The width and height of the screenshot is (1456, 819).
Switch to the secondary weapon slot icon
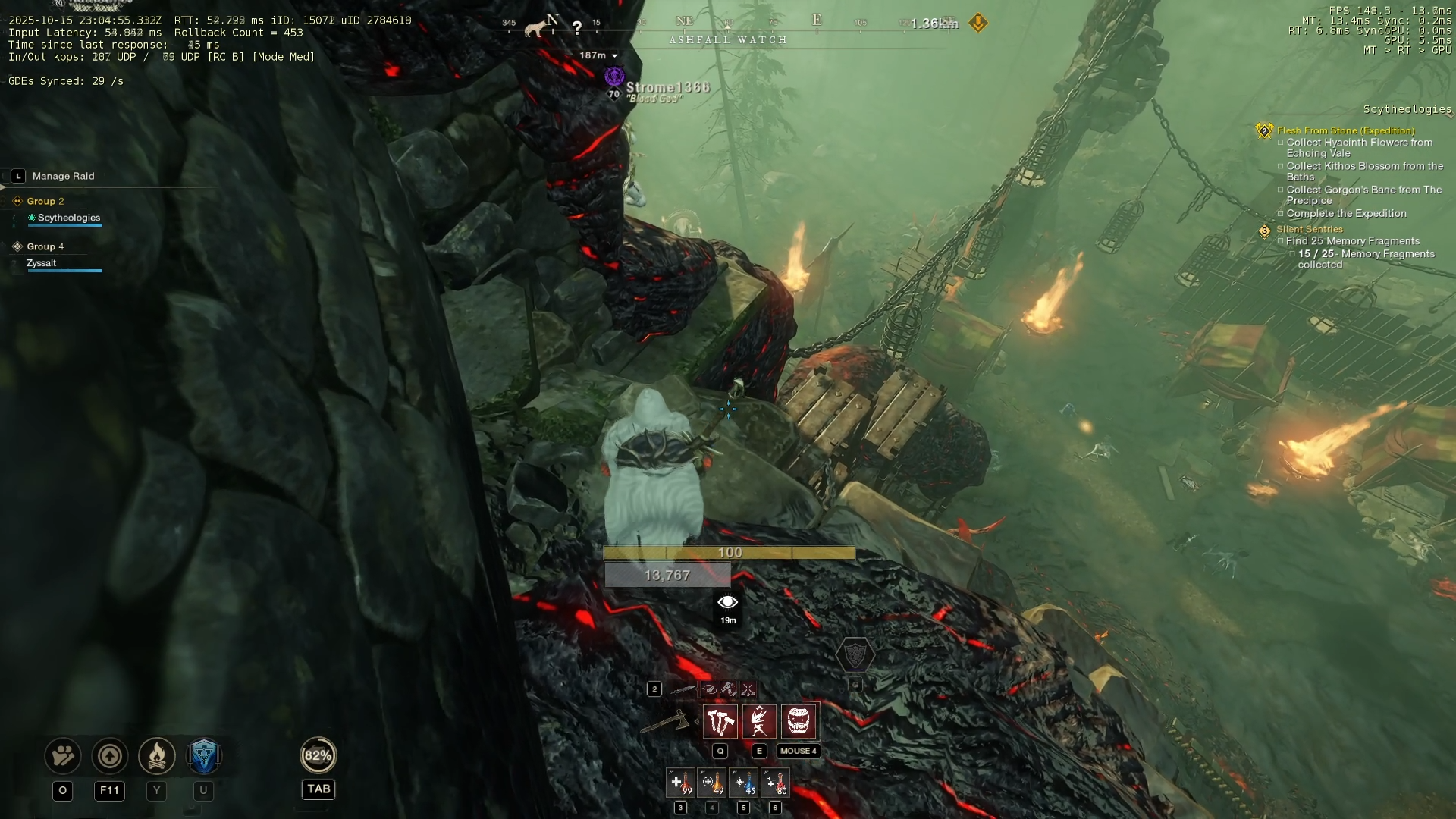(682, 689)
